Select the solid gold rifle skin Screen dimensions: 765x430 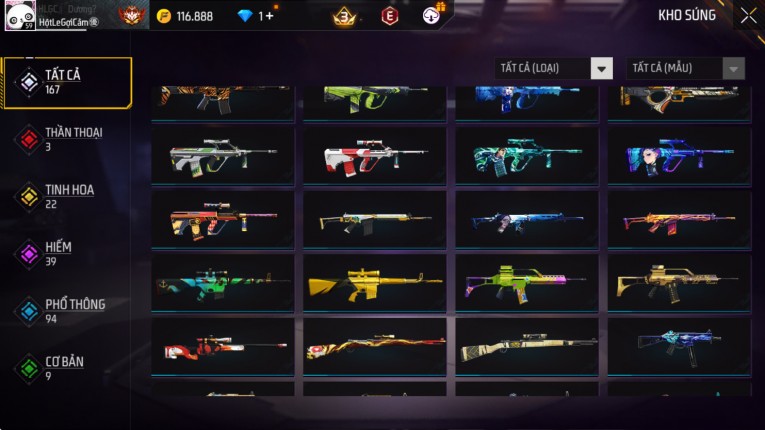375,283
